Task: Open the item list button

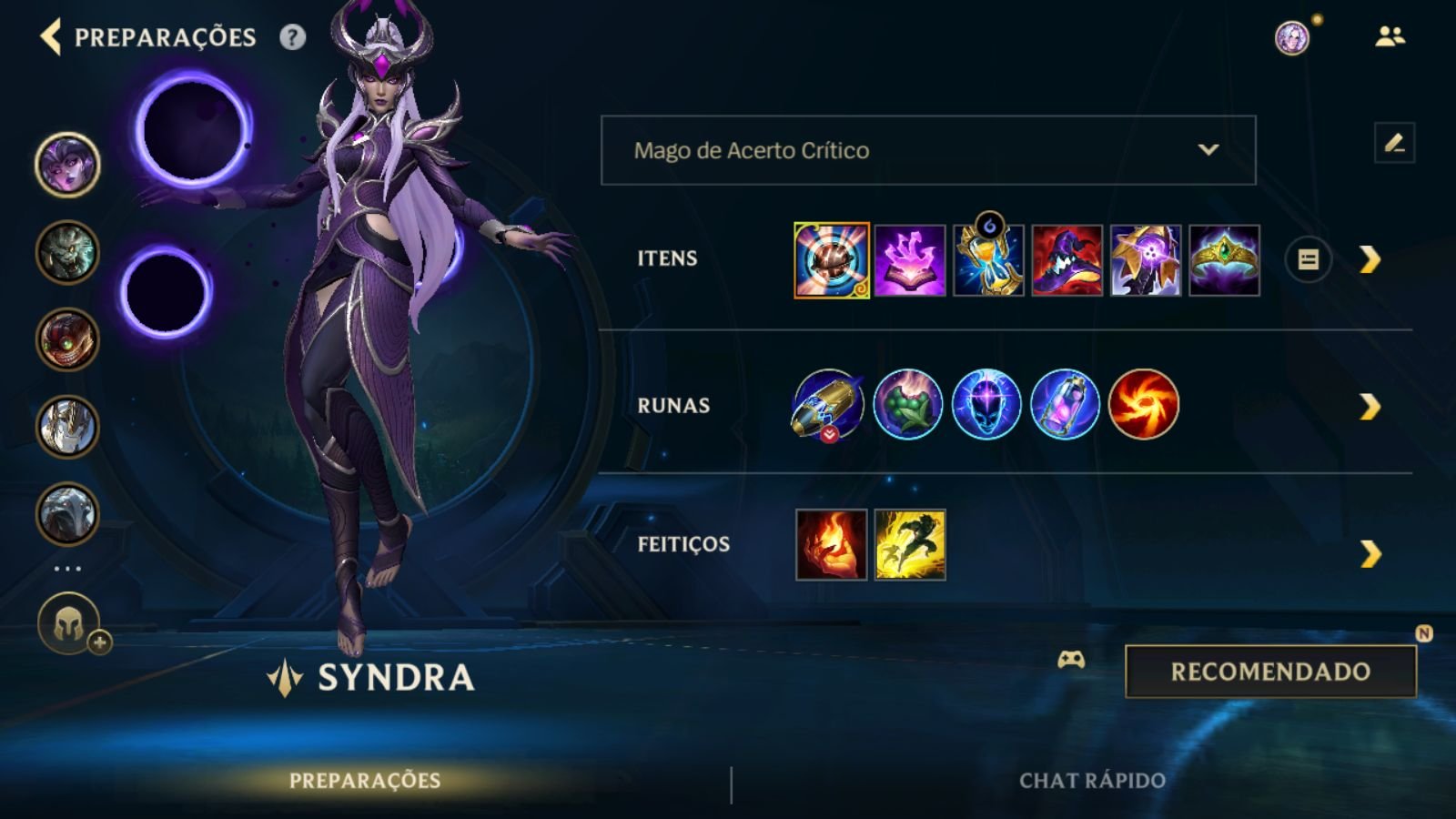Action: [1308, 260]
